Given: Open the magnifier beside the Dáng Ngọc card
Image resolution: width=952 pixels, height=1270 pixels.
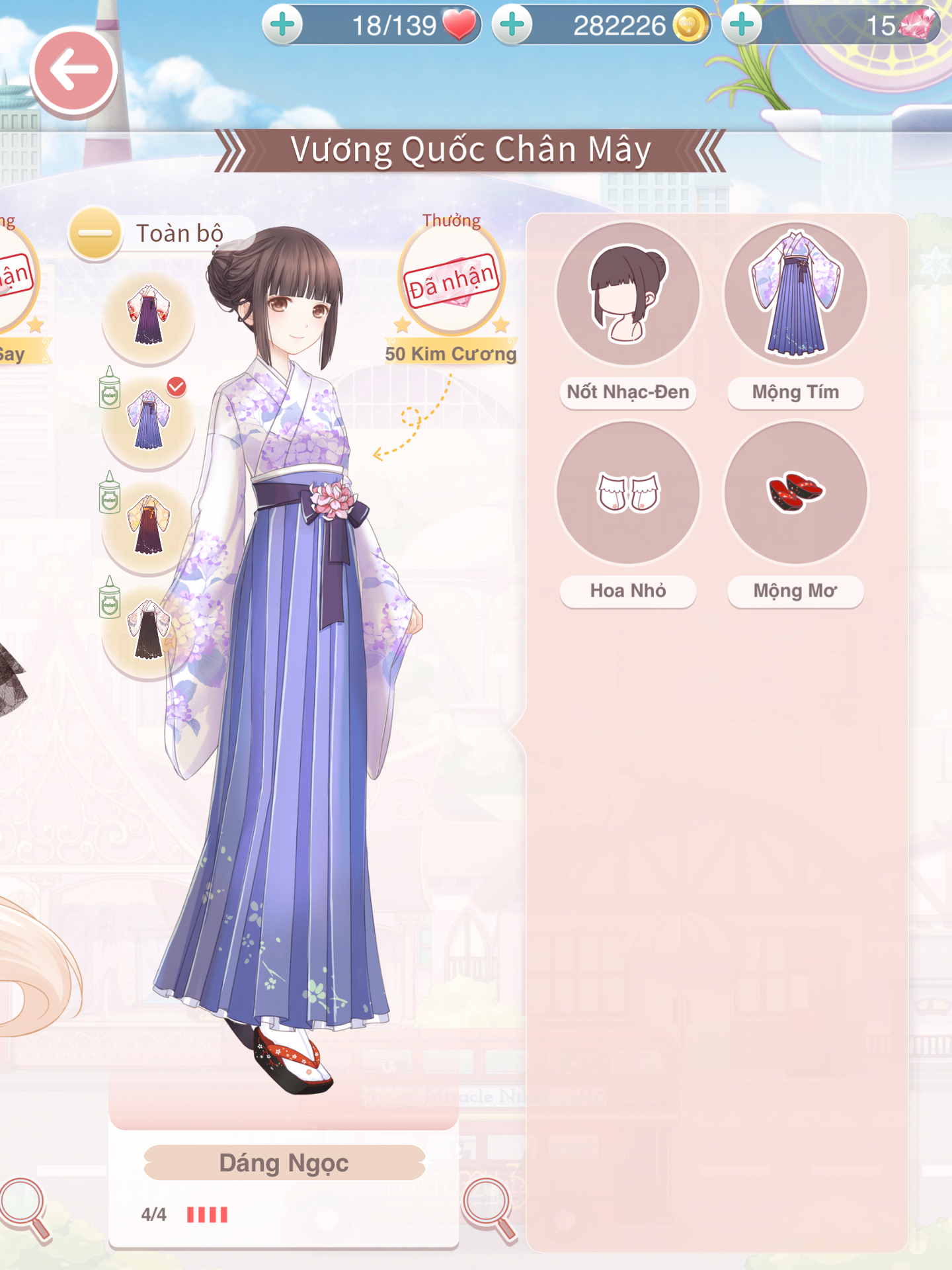Looking at the screenshot, I should (489, 1207).
